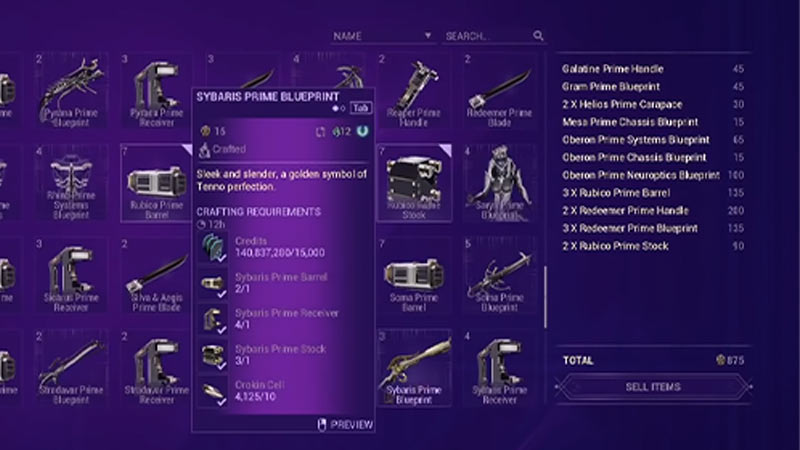Click the inventory search field
This screenshot has width=800, height=450.
(x=488, y=36)
